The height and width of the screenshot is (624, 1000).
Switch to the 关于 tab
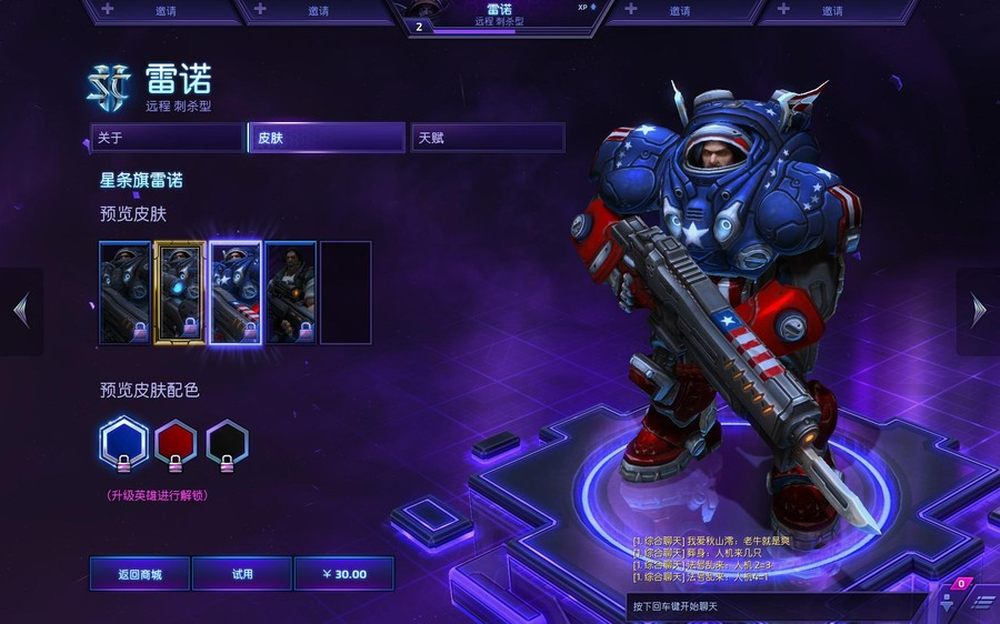click(x=166, y=138)
